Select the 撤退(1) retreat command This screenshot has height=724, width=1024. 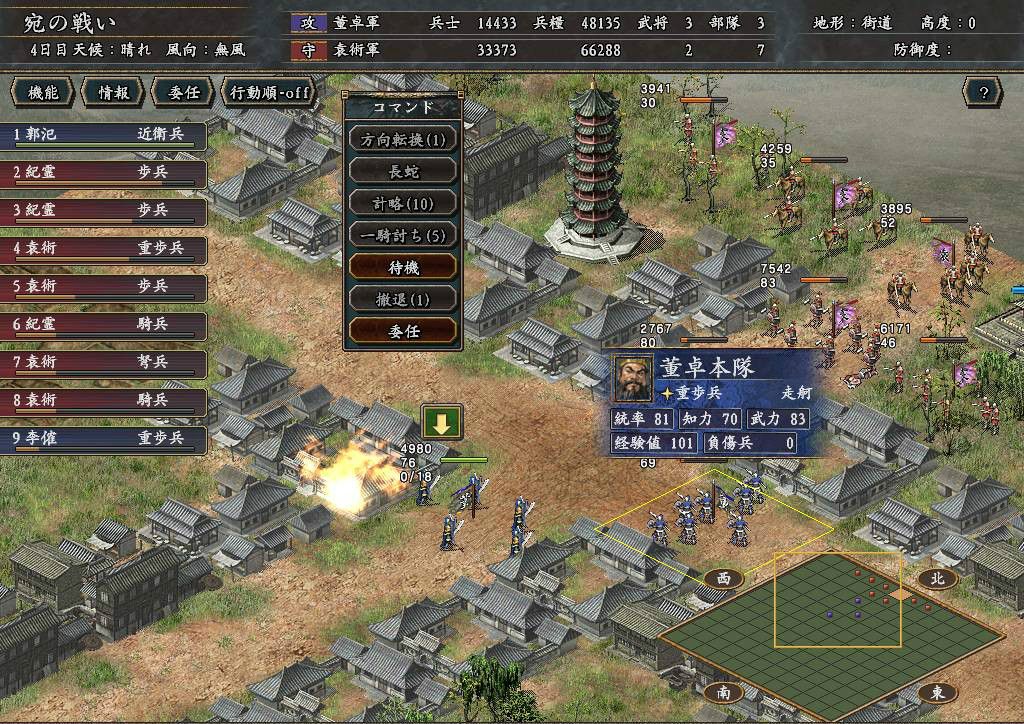[403, 298]
